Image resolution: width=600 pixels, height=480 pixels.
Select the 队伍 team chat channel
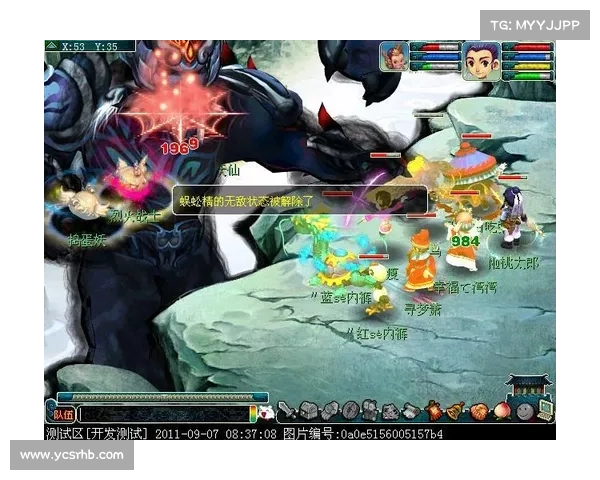click(62, 413)
